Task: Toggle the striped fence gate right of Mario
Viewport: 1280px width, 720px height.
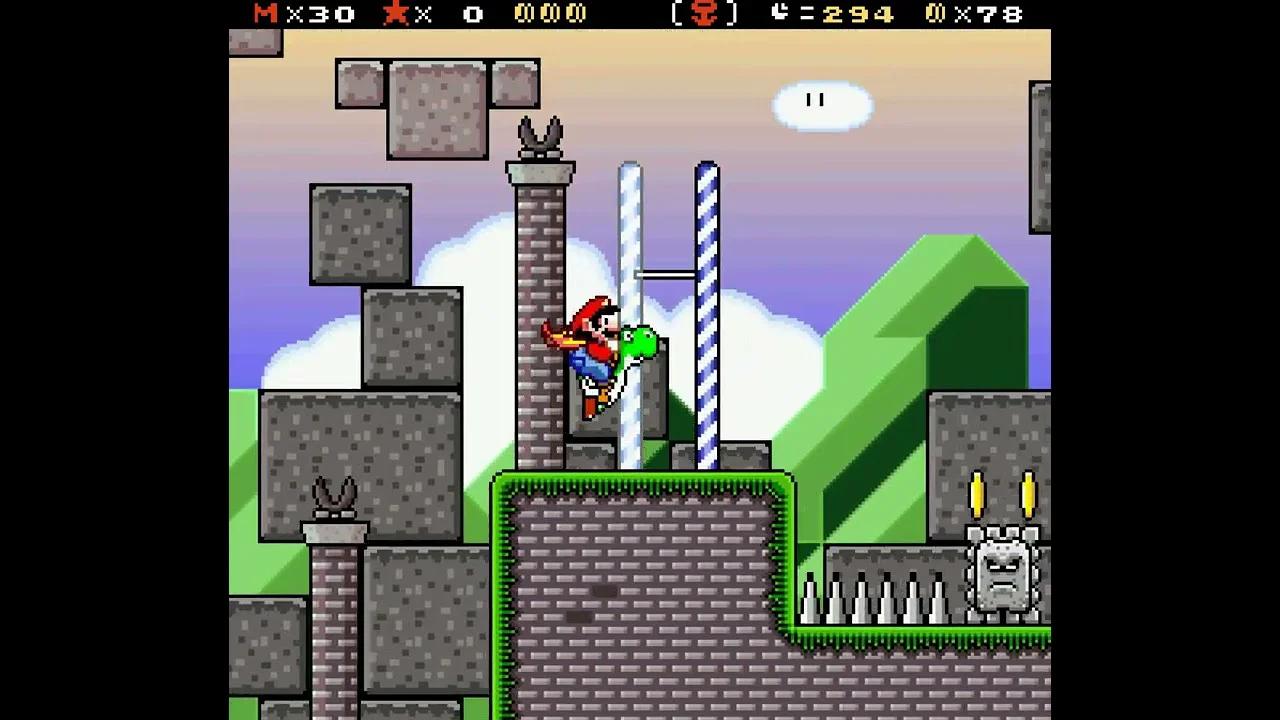Action: pos(708,300)
